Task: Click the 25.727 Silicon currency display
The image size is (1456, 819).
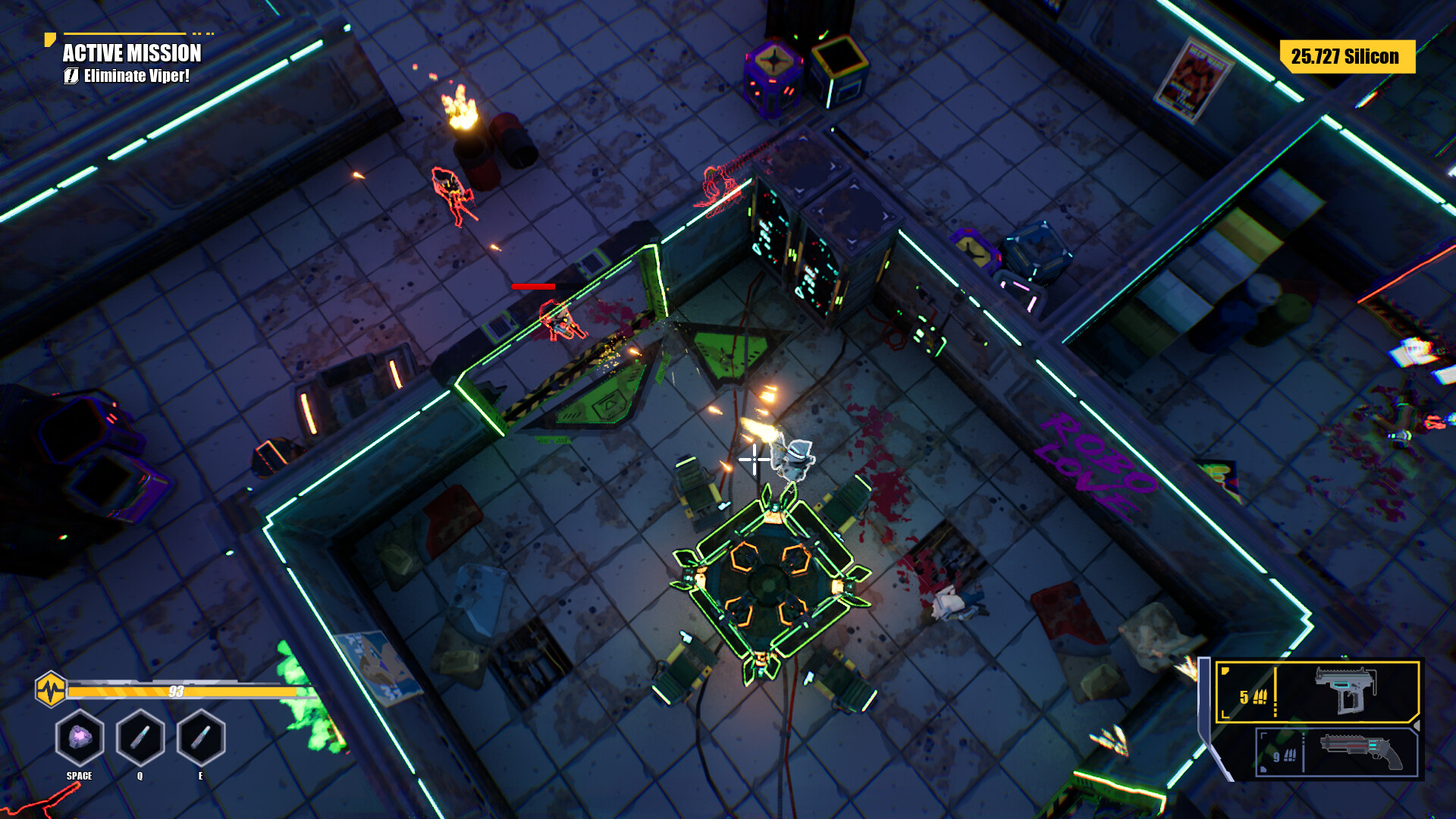Action: tap(1346, 56)
